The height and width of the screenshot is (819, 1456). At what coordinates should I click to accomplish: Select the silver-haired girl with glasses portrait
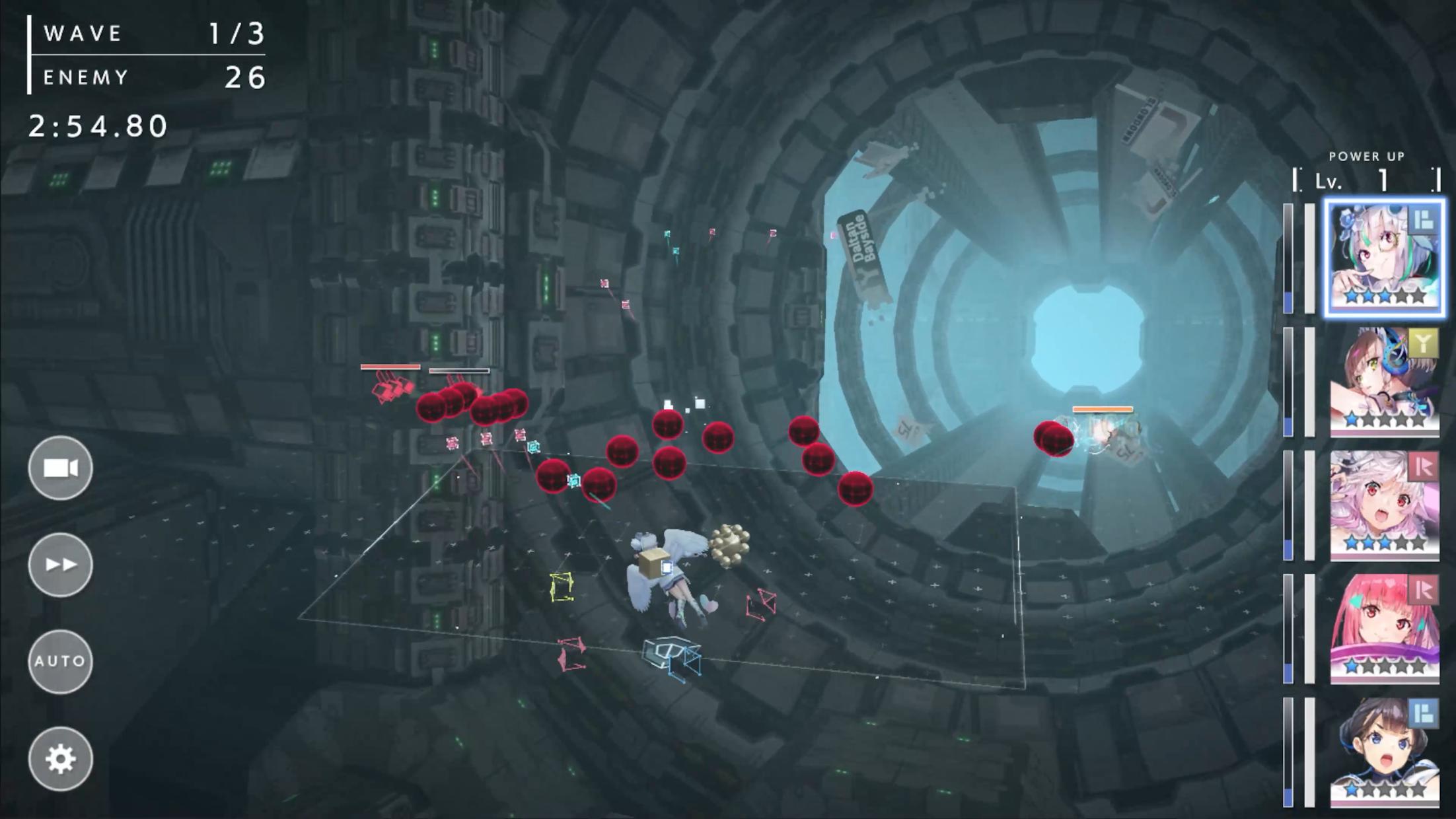coord(1384,258)
